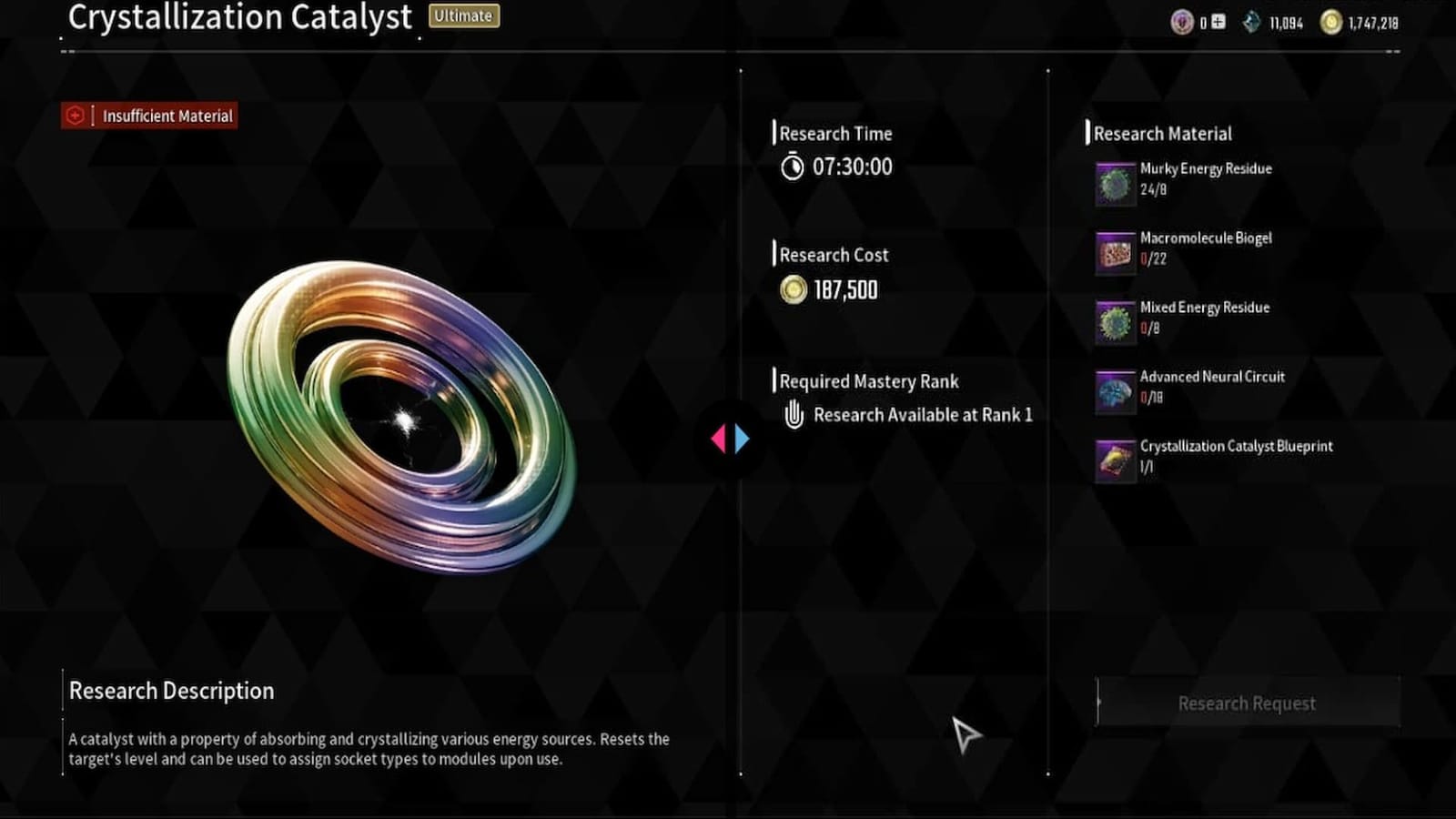Click the Insufficient Material warning indicator
Image resolution: width=1456 pixels, height=819 pixels.
(148, 116)
